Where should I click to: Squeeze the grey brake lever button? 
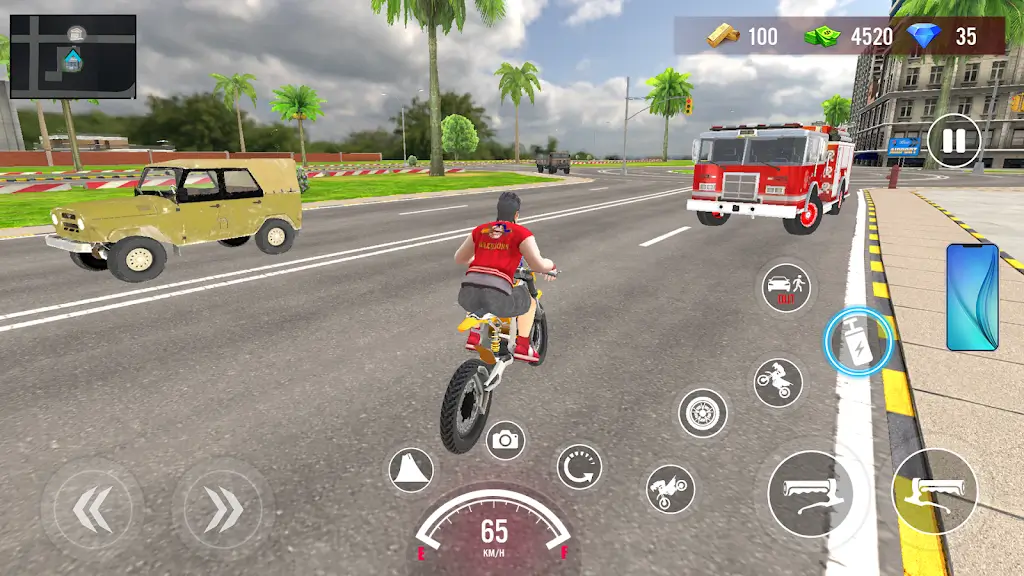click(x=810, y=493)
